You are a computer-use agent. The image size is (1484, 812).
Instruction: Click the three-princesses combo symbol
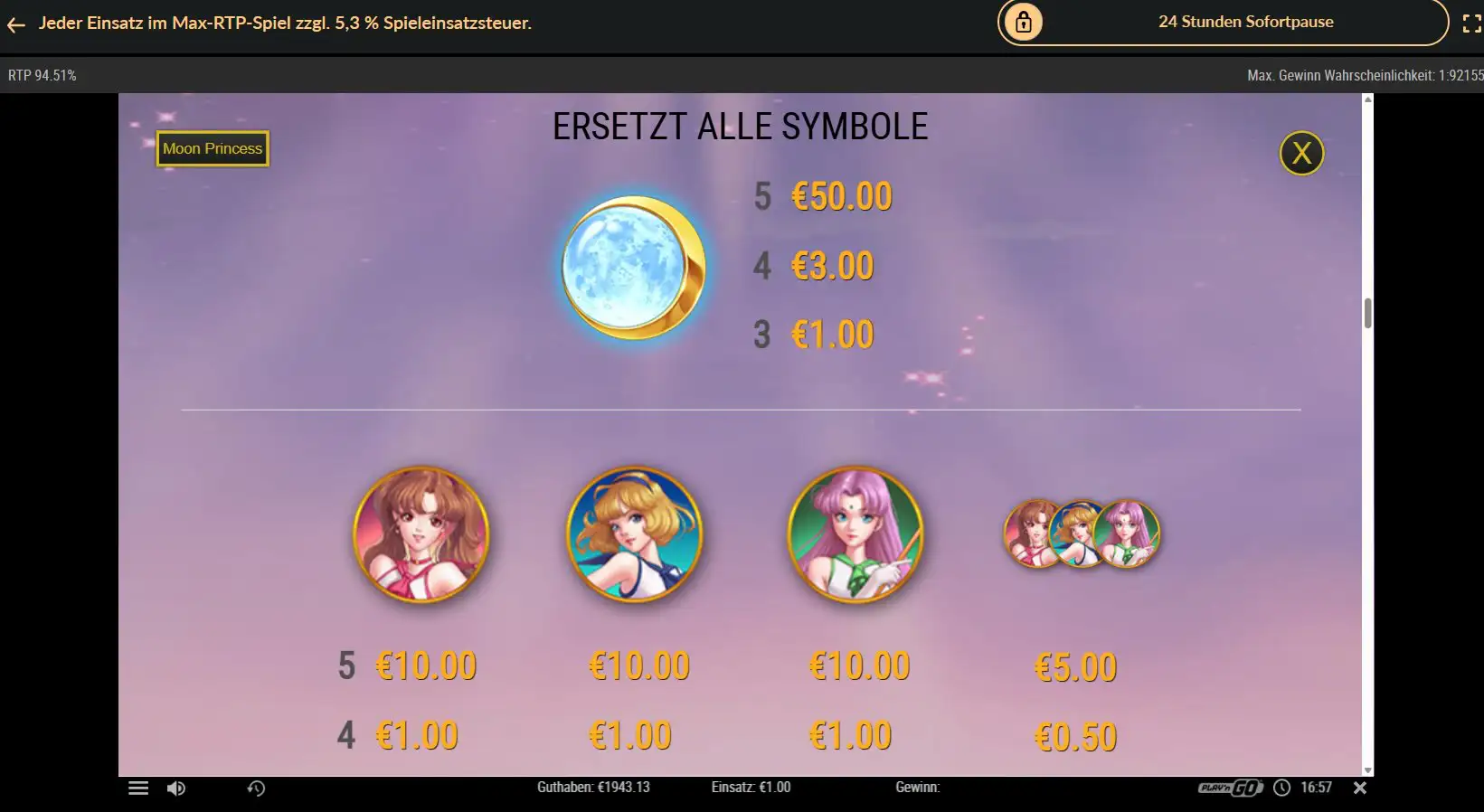coord(1082,534)
